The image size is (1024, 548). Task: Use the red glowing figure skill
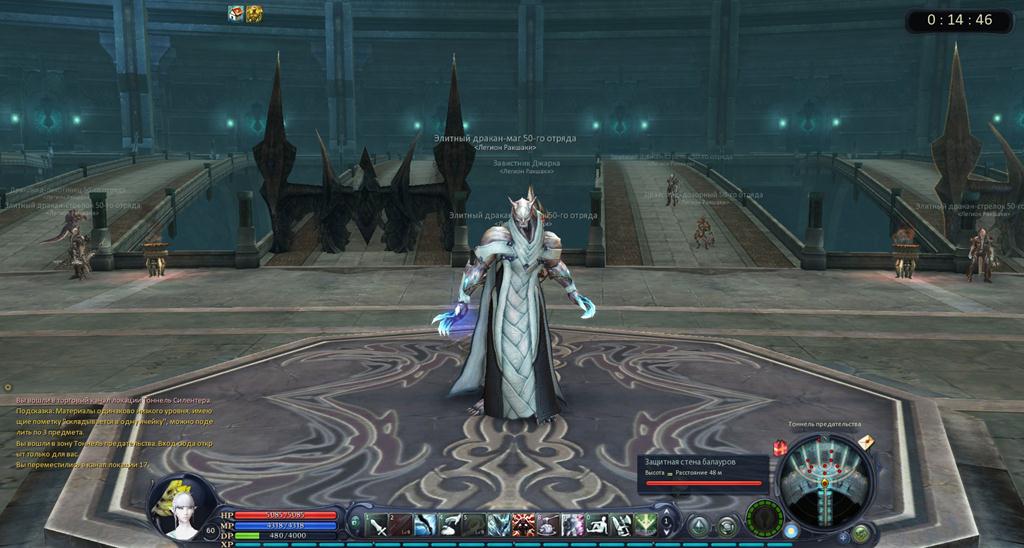coord(524,524)
